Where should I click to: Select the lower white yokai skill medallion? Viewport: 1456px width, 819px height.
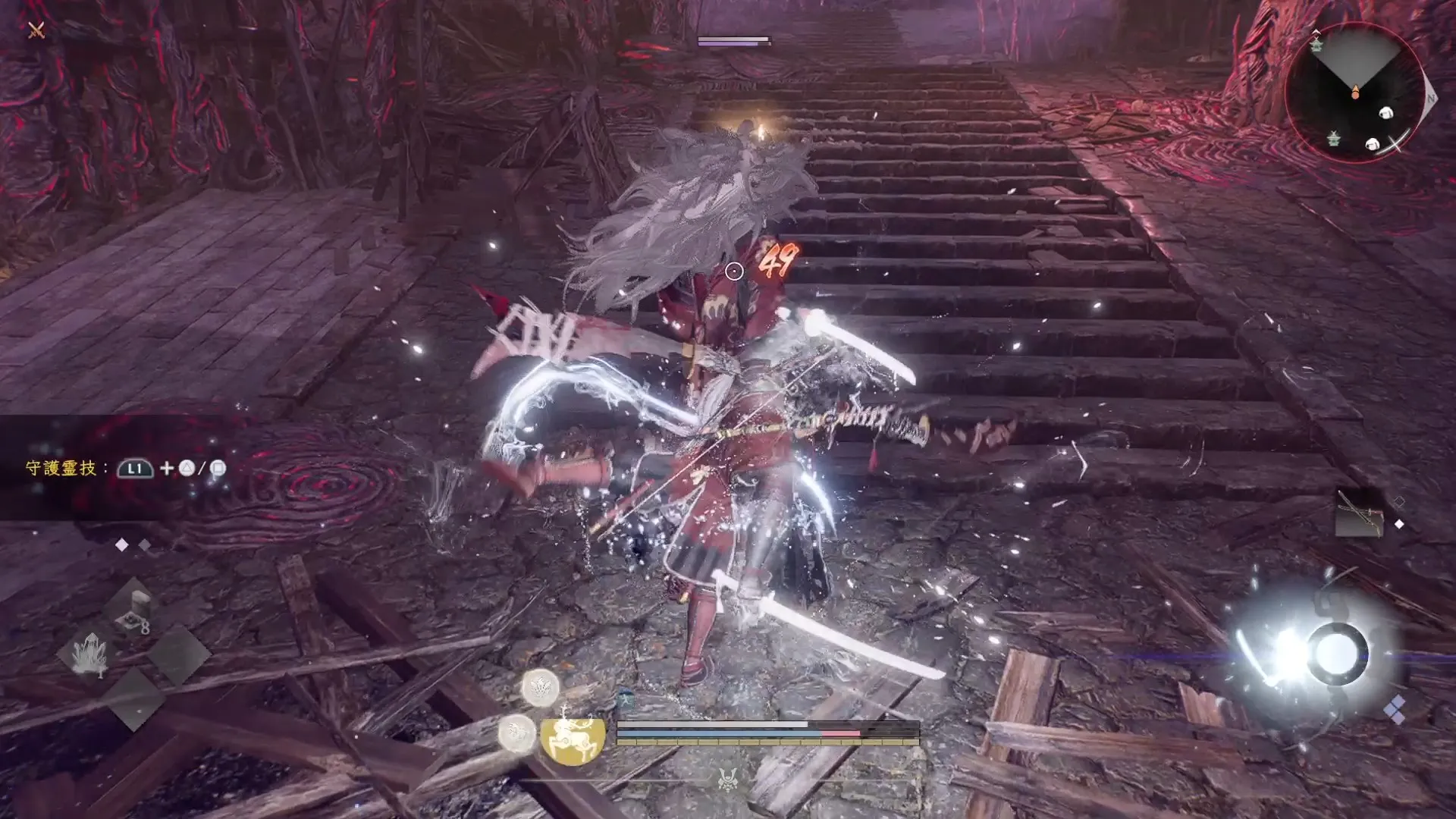coord(516,733)
